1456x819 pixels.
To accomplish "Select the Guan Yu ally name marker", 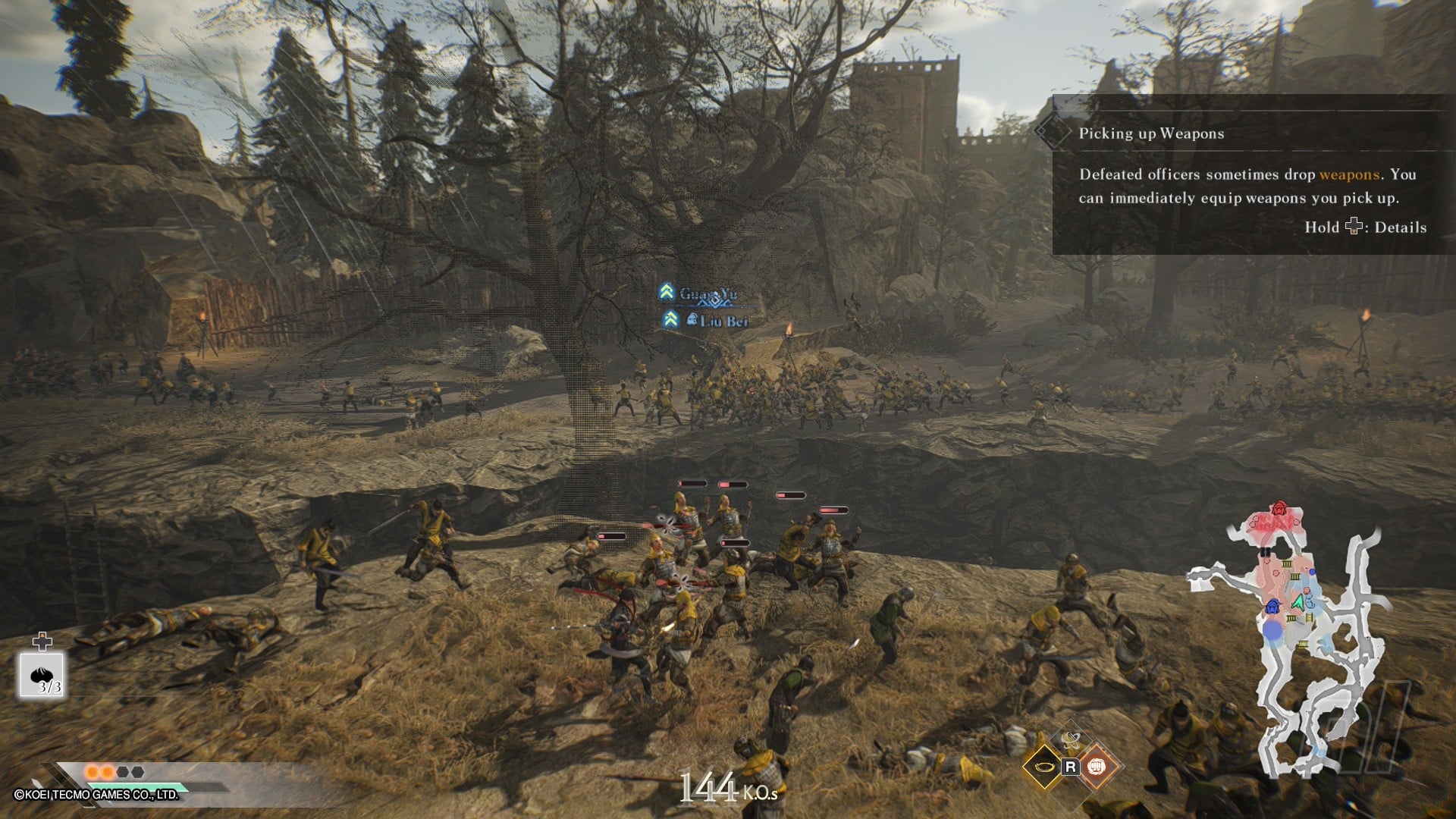I will pyautogui.click(x=706, y=293).
